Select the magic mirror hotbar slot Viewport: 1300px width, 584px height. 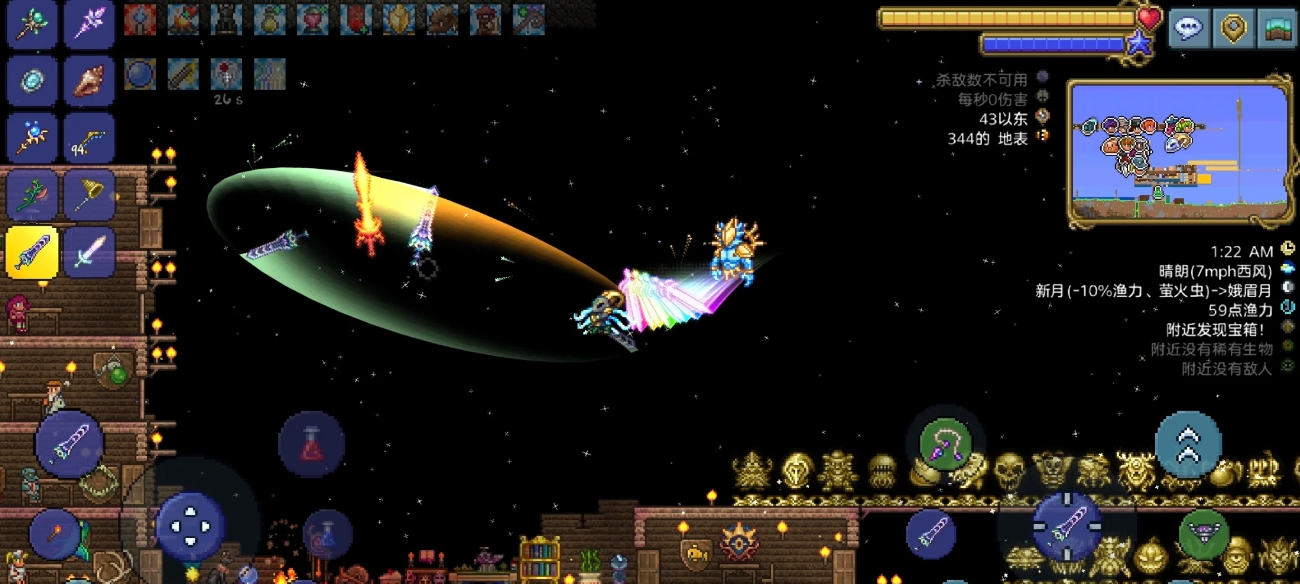tap(33, 82)
